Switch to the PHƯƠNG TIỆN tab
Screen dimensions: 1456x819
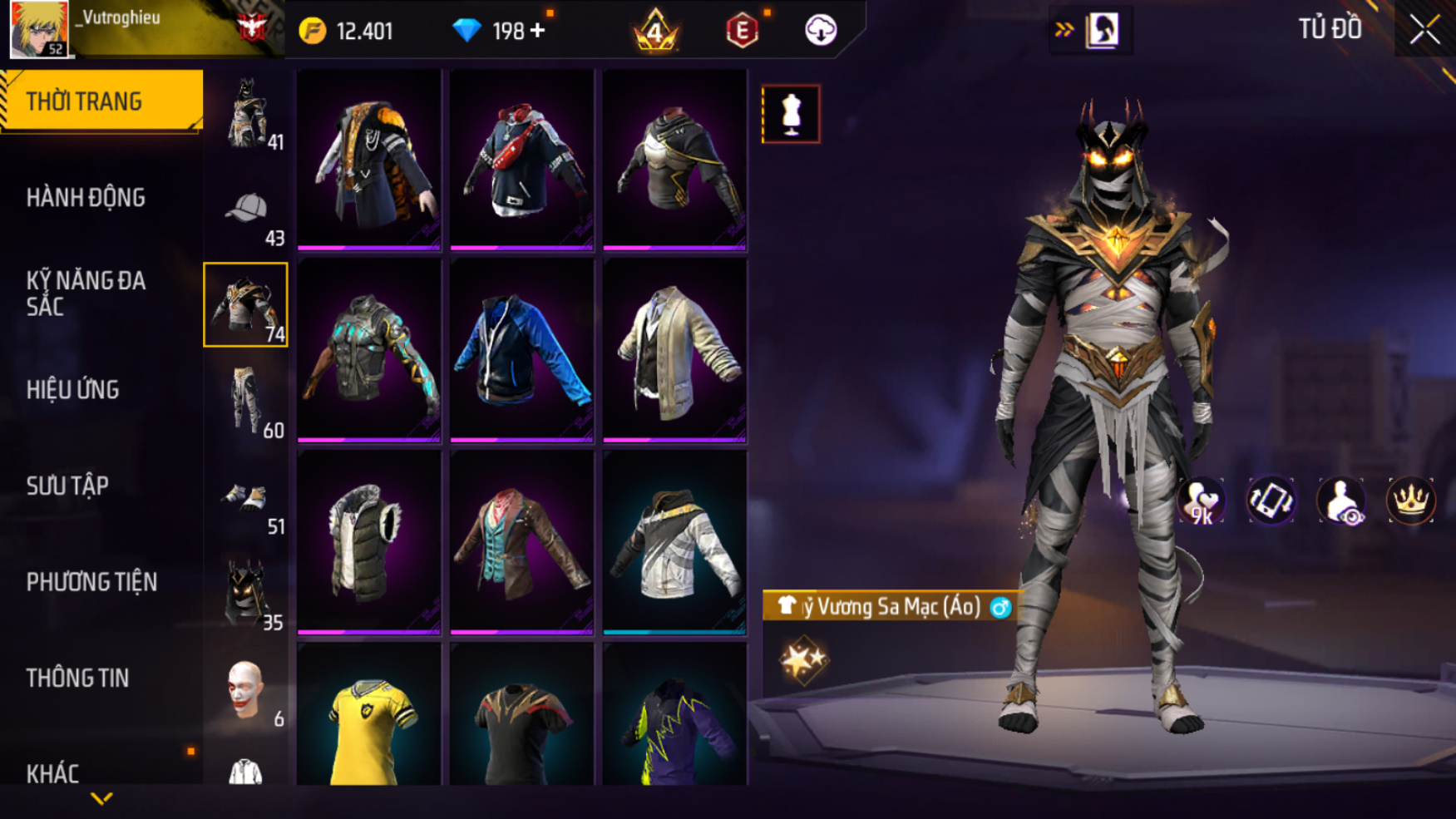tap(91, 582)
